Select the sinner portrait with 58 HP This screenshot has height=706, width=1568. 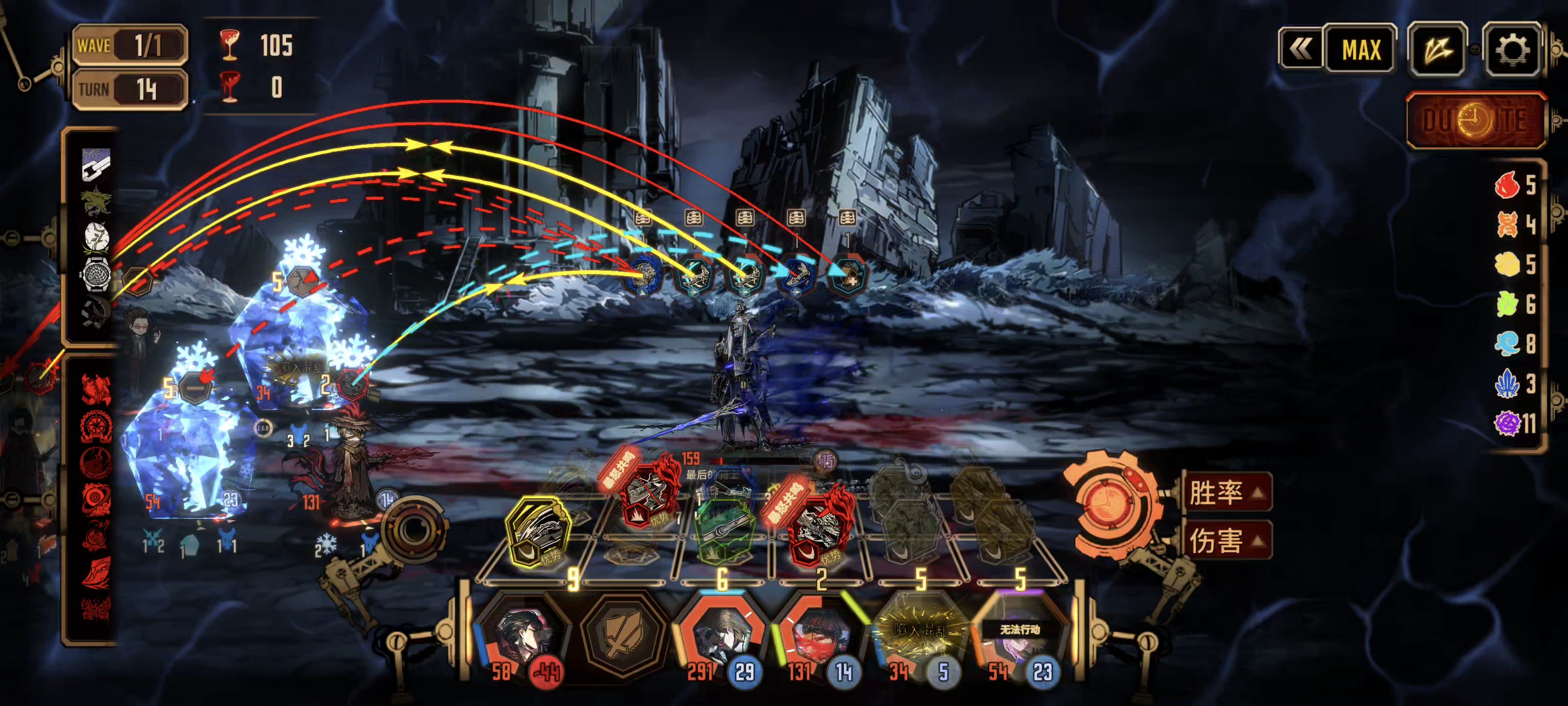point(522,635)
